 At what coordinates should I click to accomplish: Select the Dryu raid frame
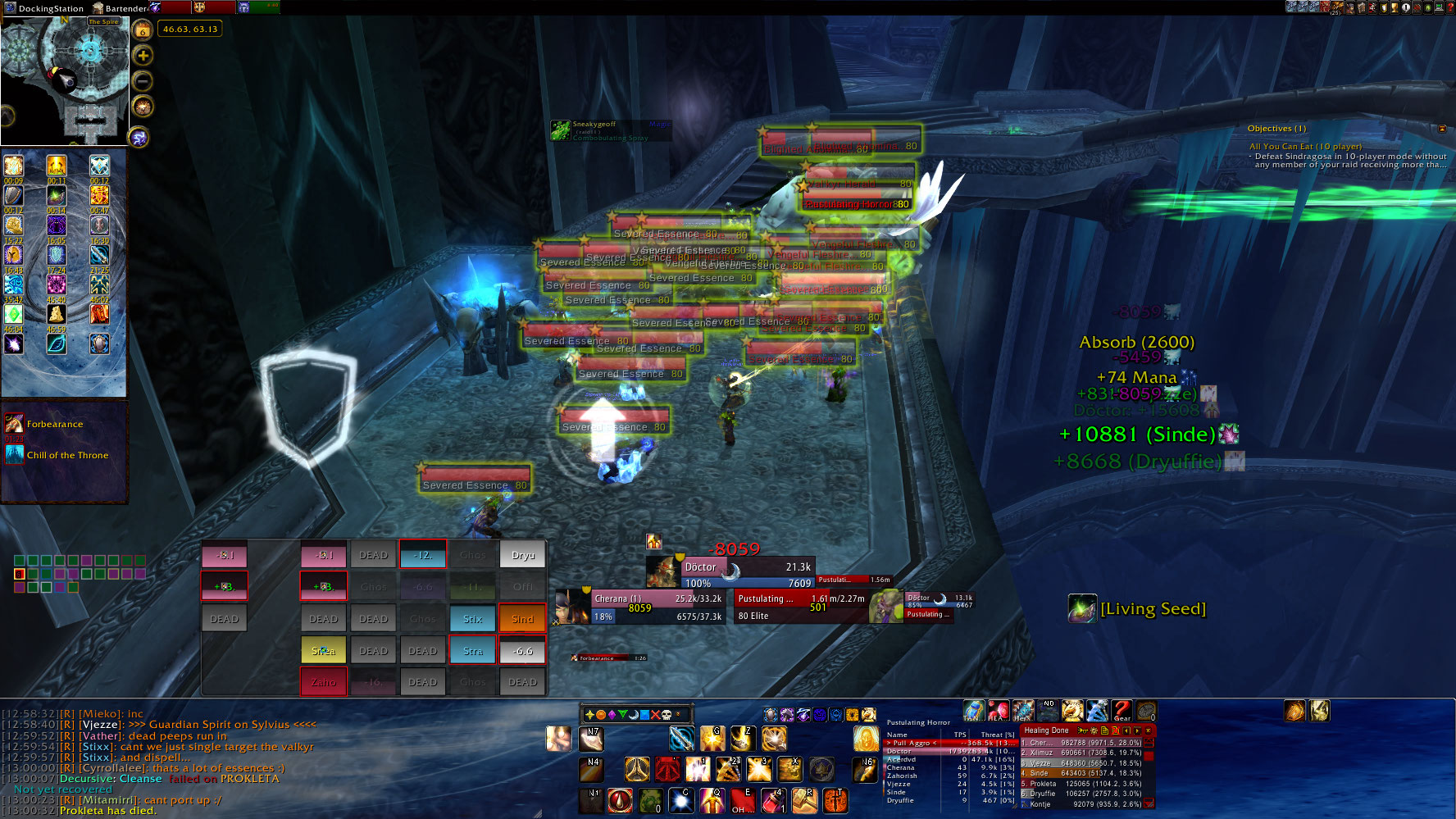[x=522, y=555]
